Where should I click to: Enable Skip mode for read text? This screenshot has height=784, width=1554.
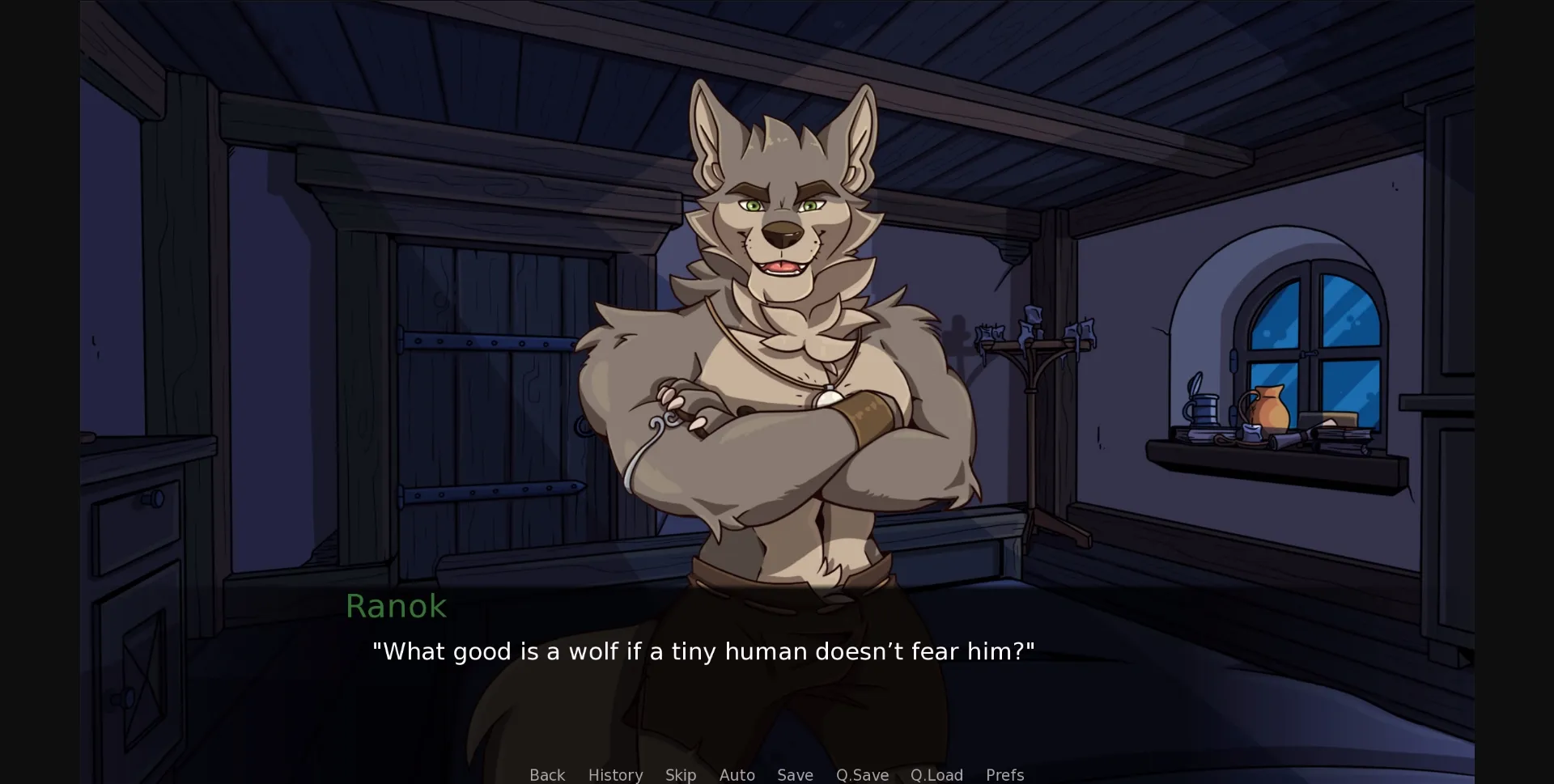click(x=680, y=775)
